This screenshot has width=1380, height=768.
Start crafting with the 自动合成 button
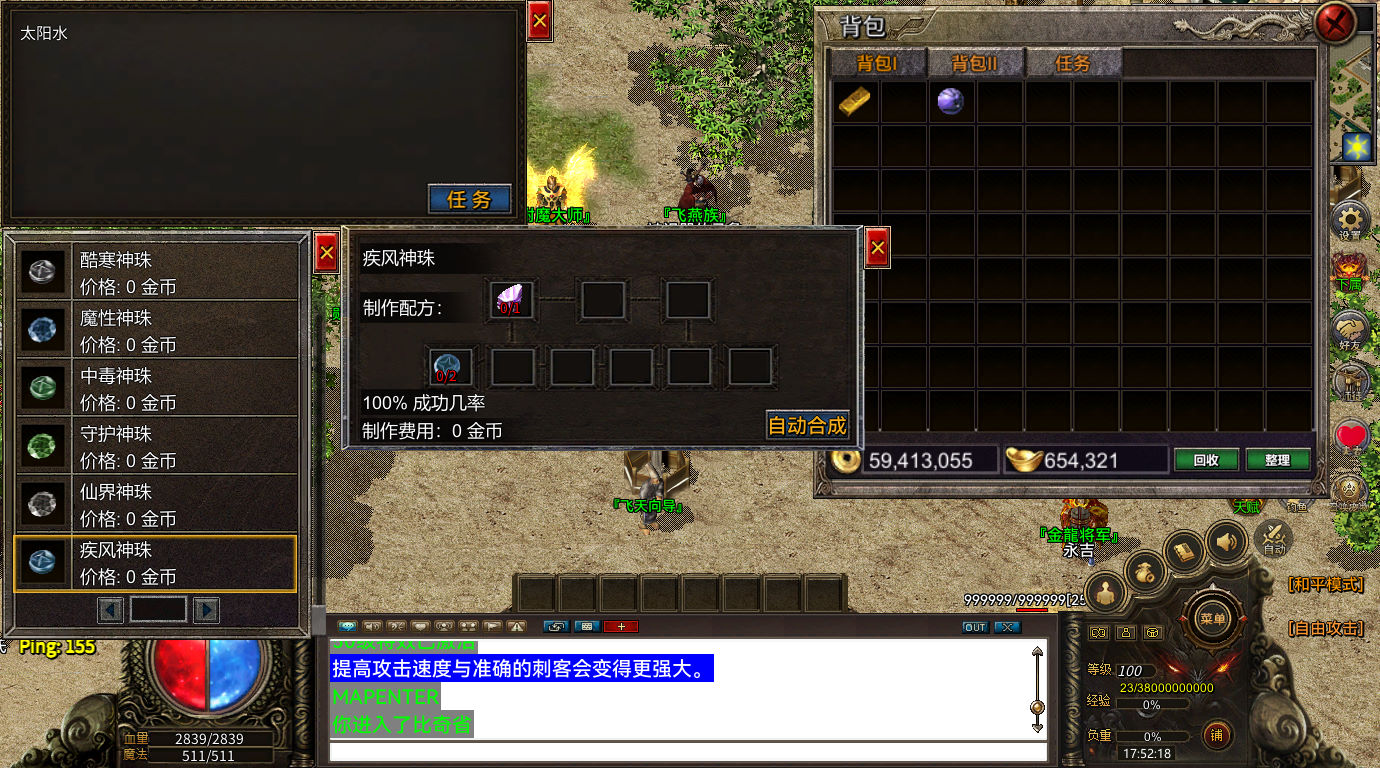click(807, 425)
